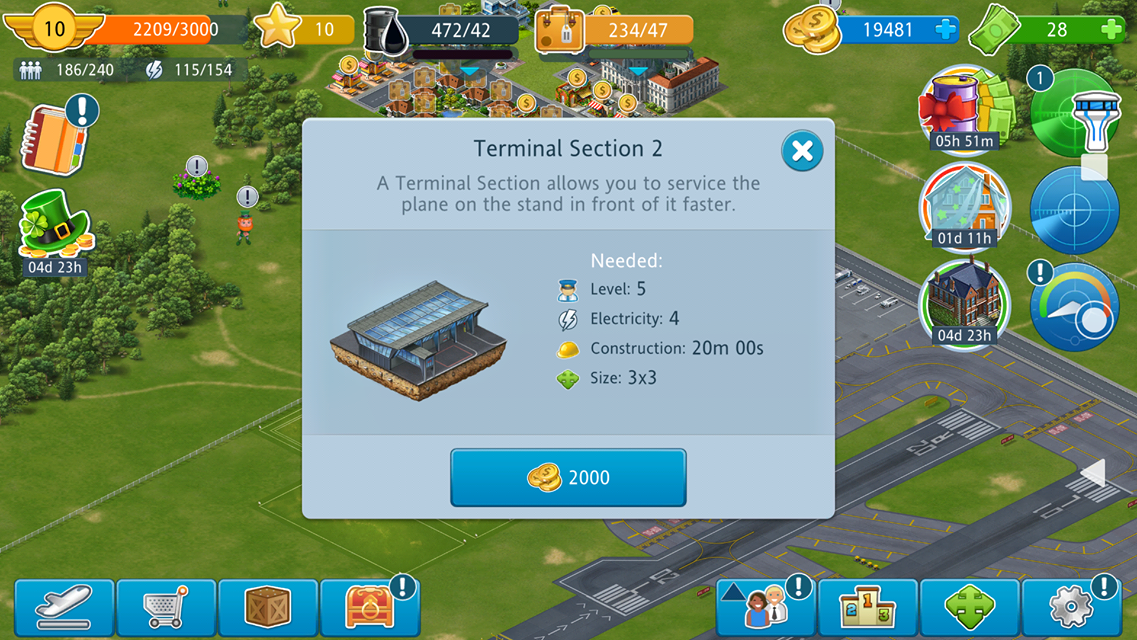This screenshot has height=640, width=1137.
Task: Open the gear settings menu
Action: tap(1071, 607)
